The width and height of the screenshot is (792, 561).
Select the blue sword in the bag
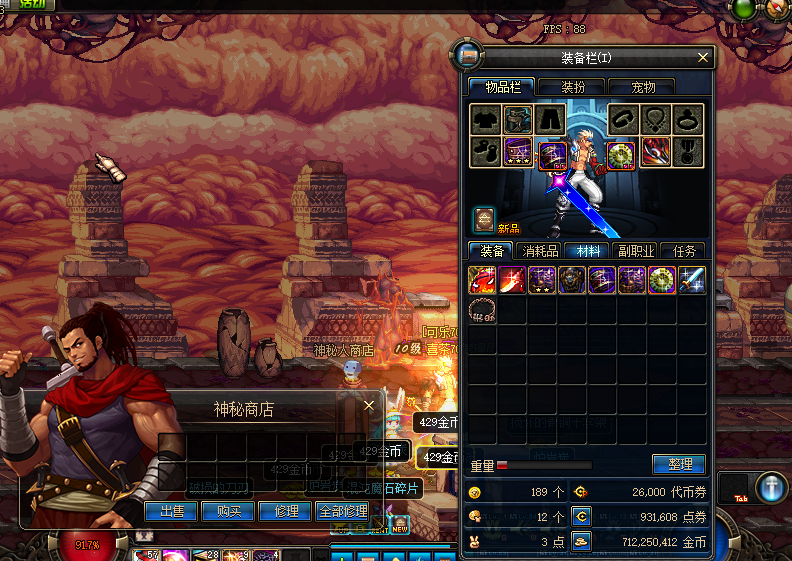[693, 280]
